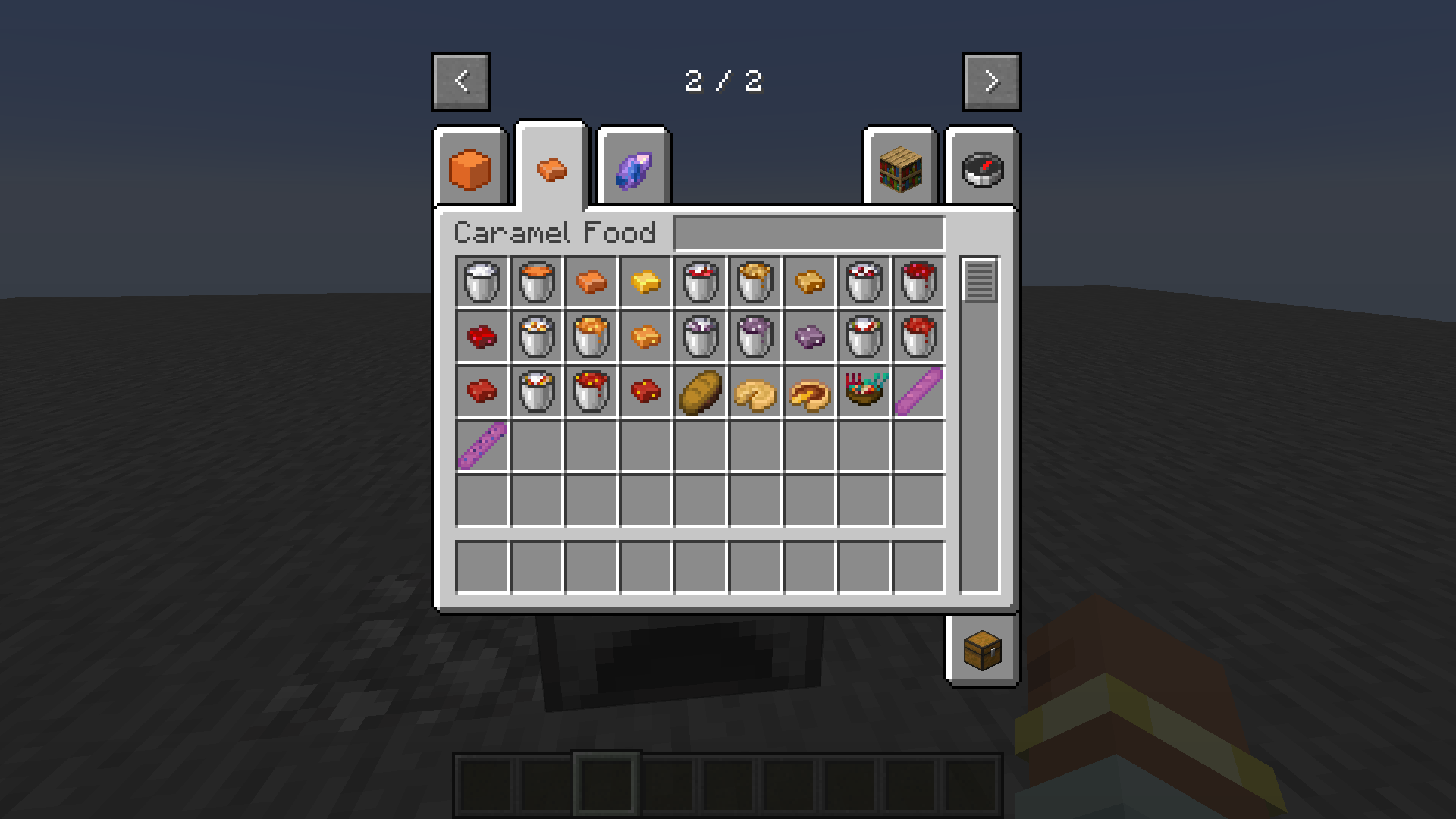Grab the butter item
Viewport: 1456px width, 819px height.
(645, 282)
